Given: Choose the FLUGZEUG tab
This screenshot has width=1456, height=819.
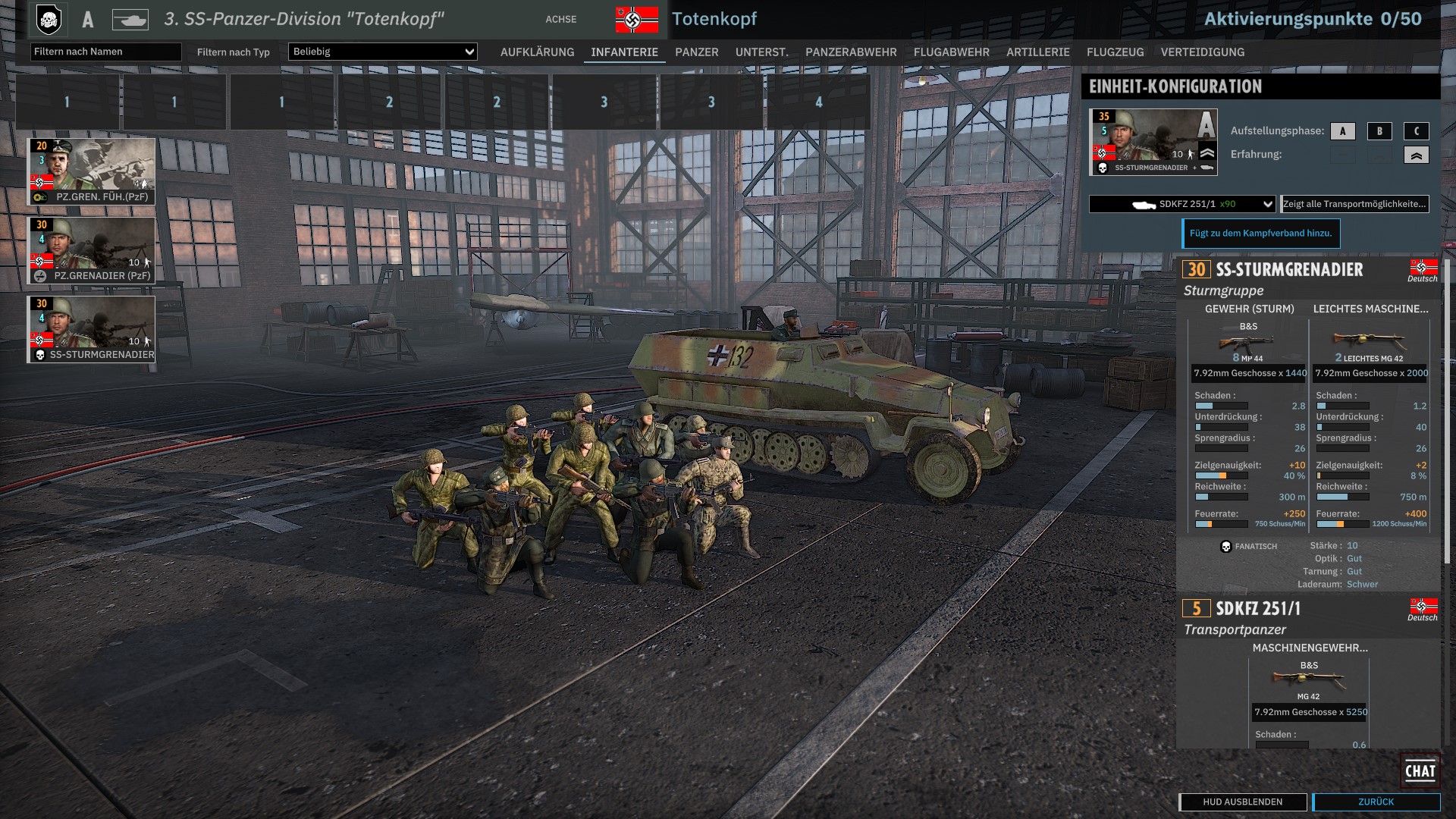Looking at the screenshot, I should (1115, 52).
